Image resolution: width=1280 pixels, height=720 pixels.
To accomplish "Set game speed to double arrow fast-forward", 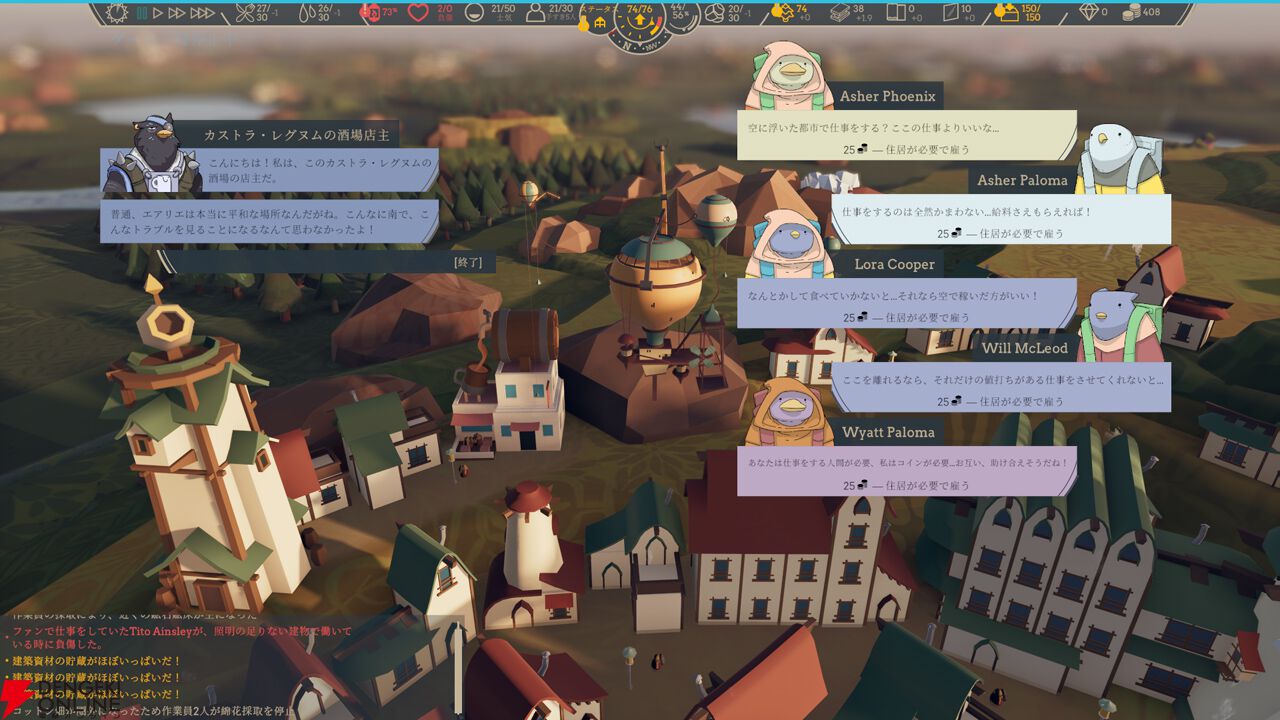I will 177,13.
